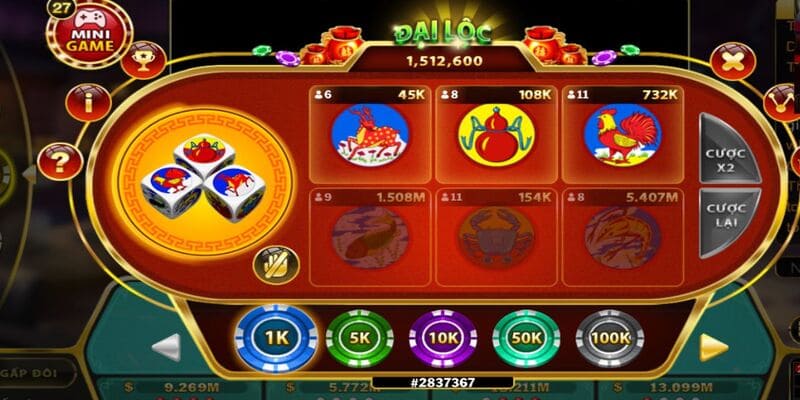
Task: Bet on the deer tile
Action: (370, 134)
